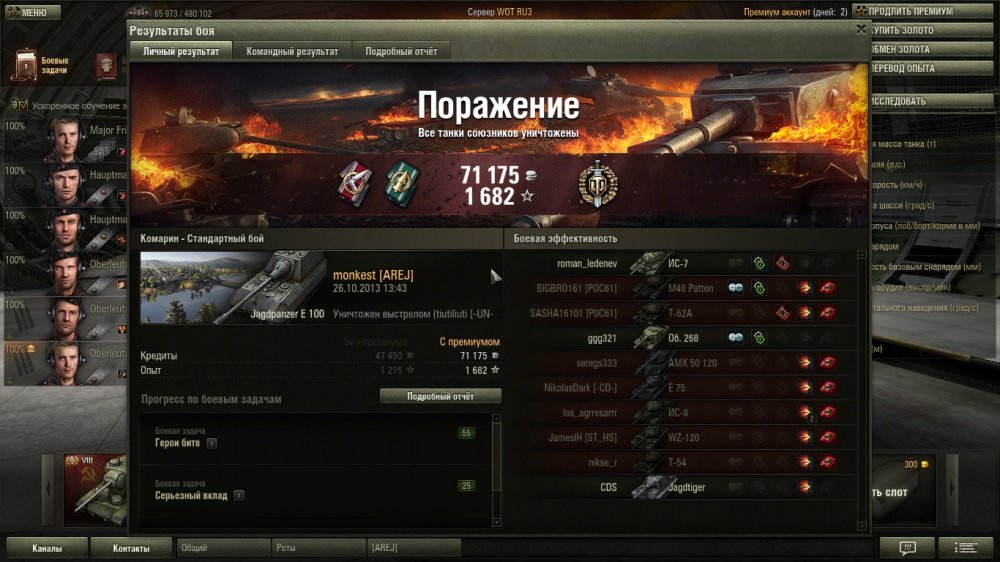This screenshot has width=1000, height=562.
Task: Select the BIGBRO161 M48 Patton row
Action: pyautogui.click(x=573, y=288)
